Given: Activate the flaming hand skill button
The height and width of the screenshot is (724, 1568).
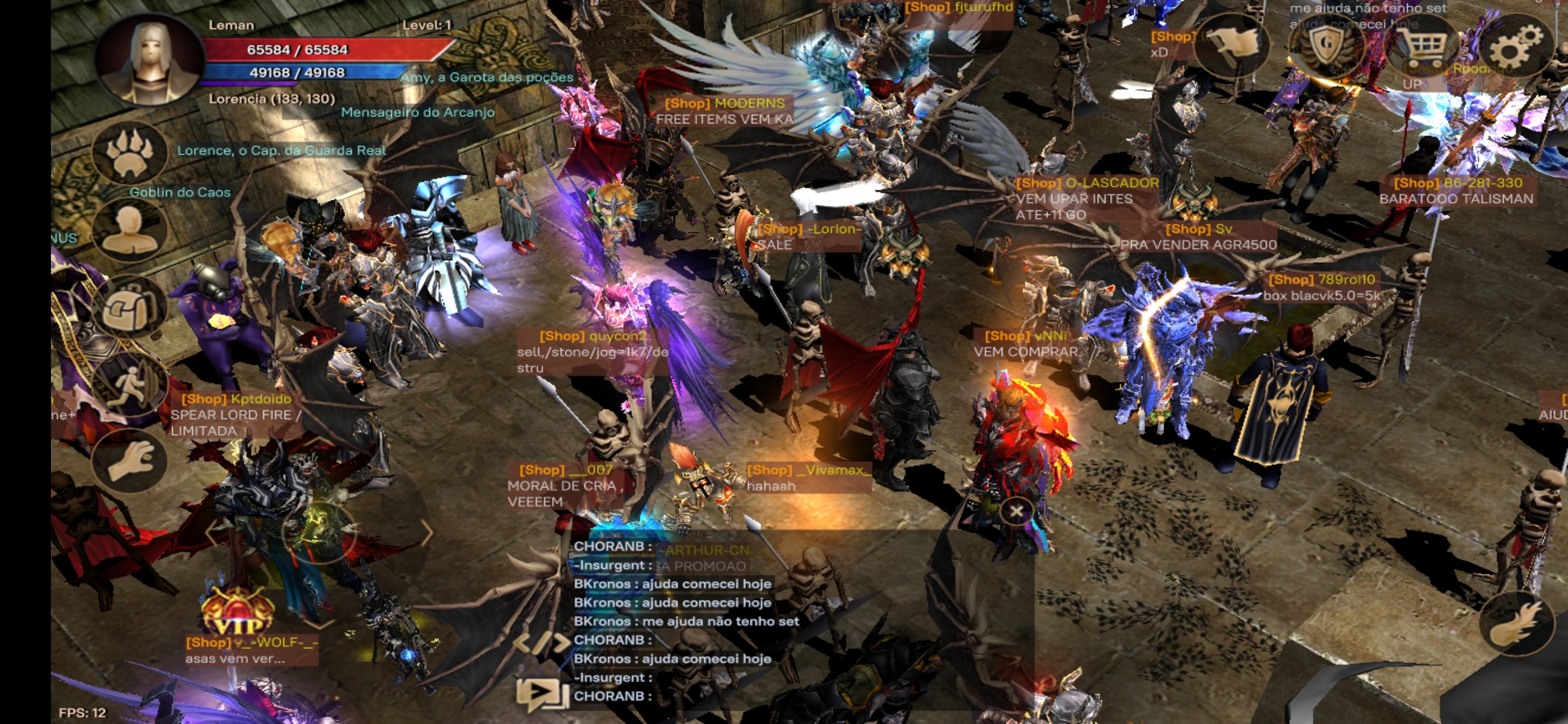Looking at the screenshot, I should click(x=1516, y=623).
